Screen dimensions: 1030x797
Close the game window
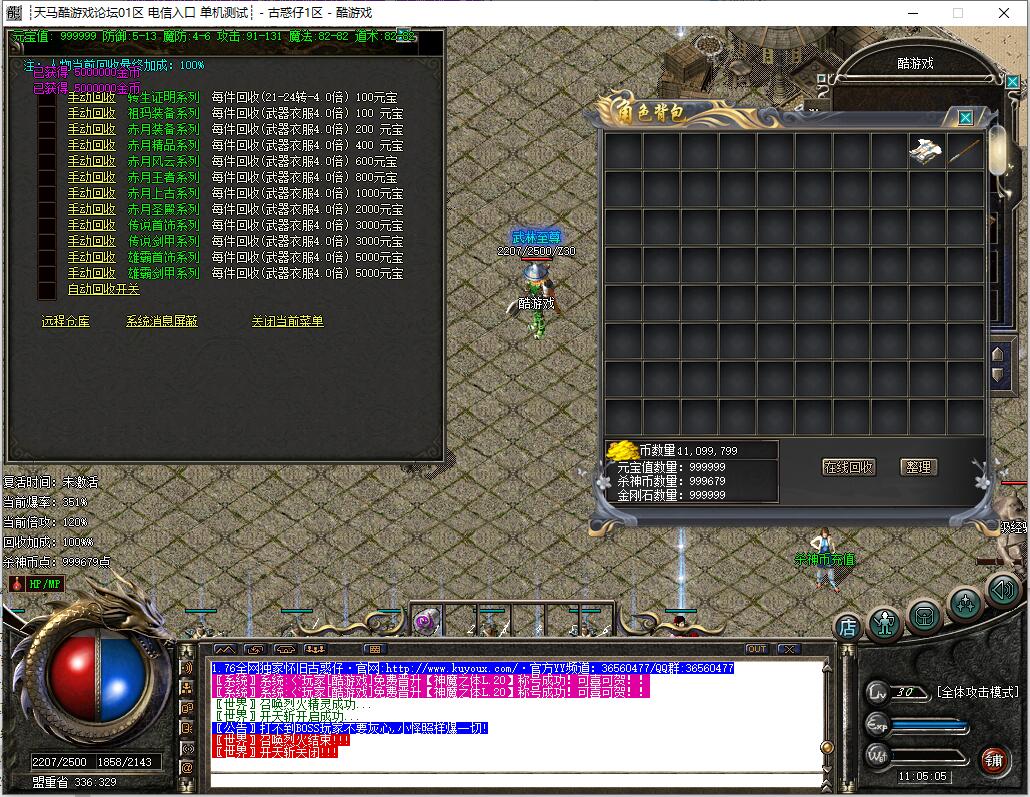[1004, 13]
